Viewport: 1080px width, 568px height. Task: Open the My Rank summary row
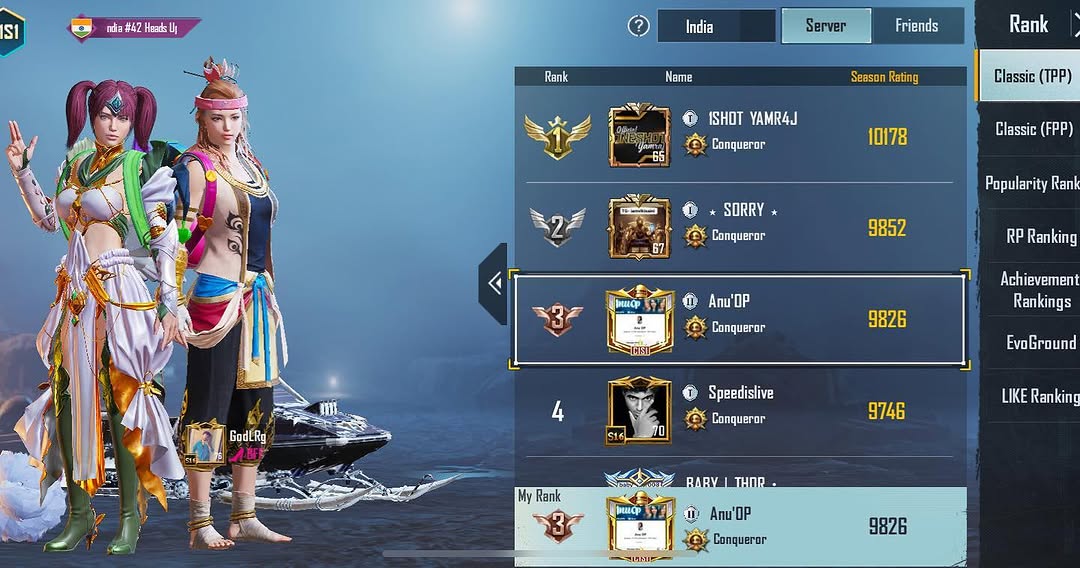click(x=740, y=527)
